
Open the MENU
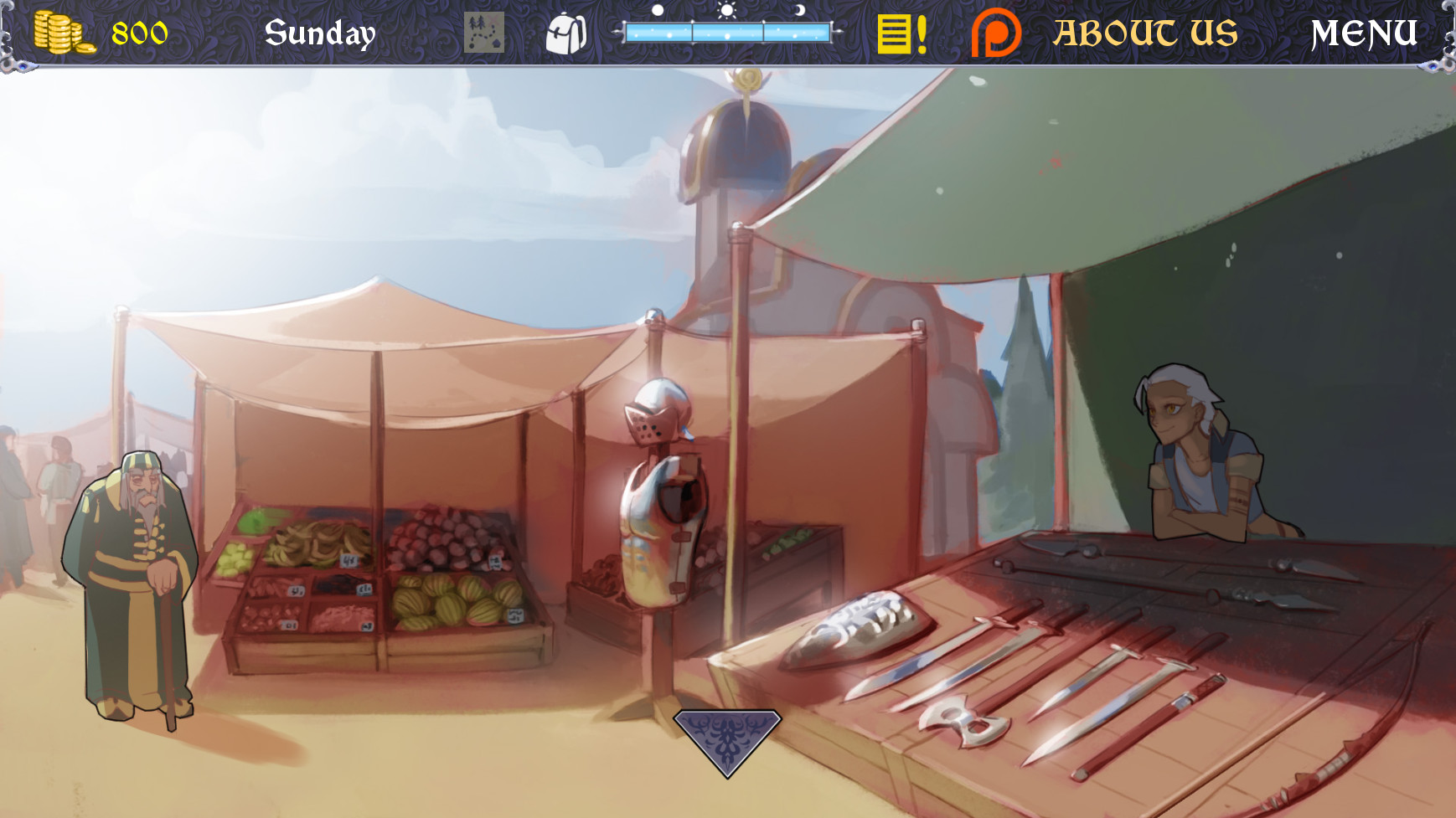point(1365,33)
